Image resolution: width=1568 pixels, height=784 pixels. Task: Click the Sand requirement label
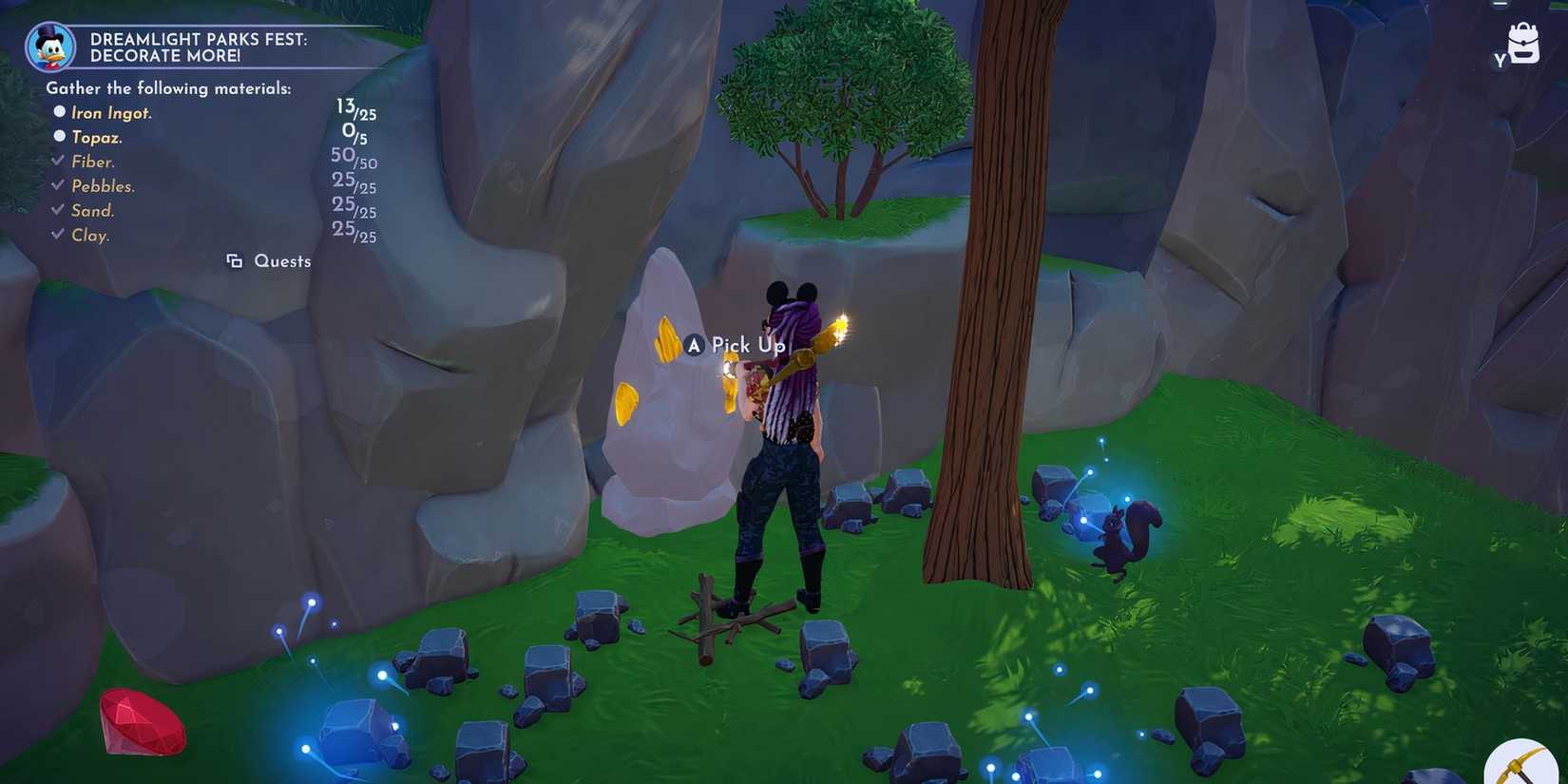click(x=92, y=210)
